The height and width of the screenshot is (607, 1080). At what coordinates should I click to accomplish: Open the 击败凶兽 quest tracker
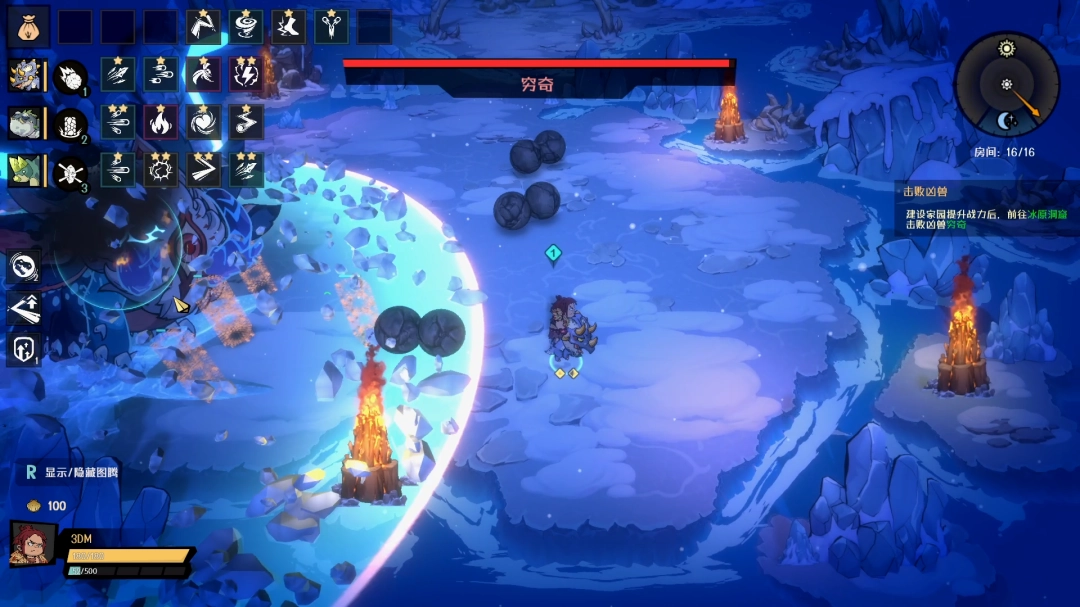click(x=985, y=208)
